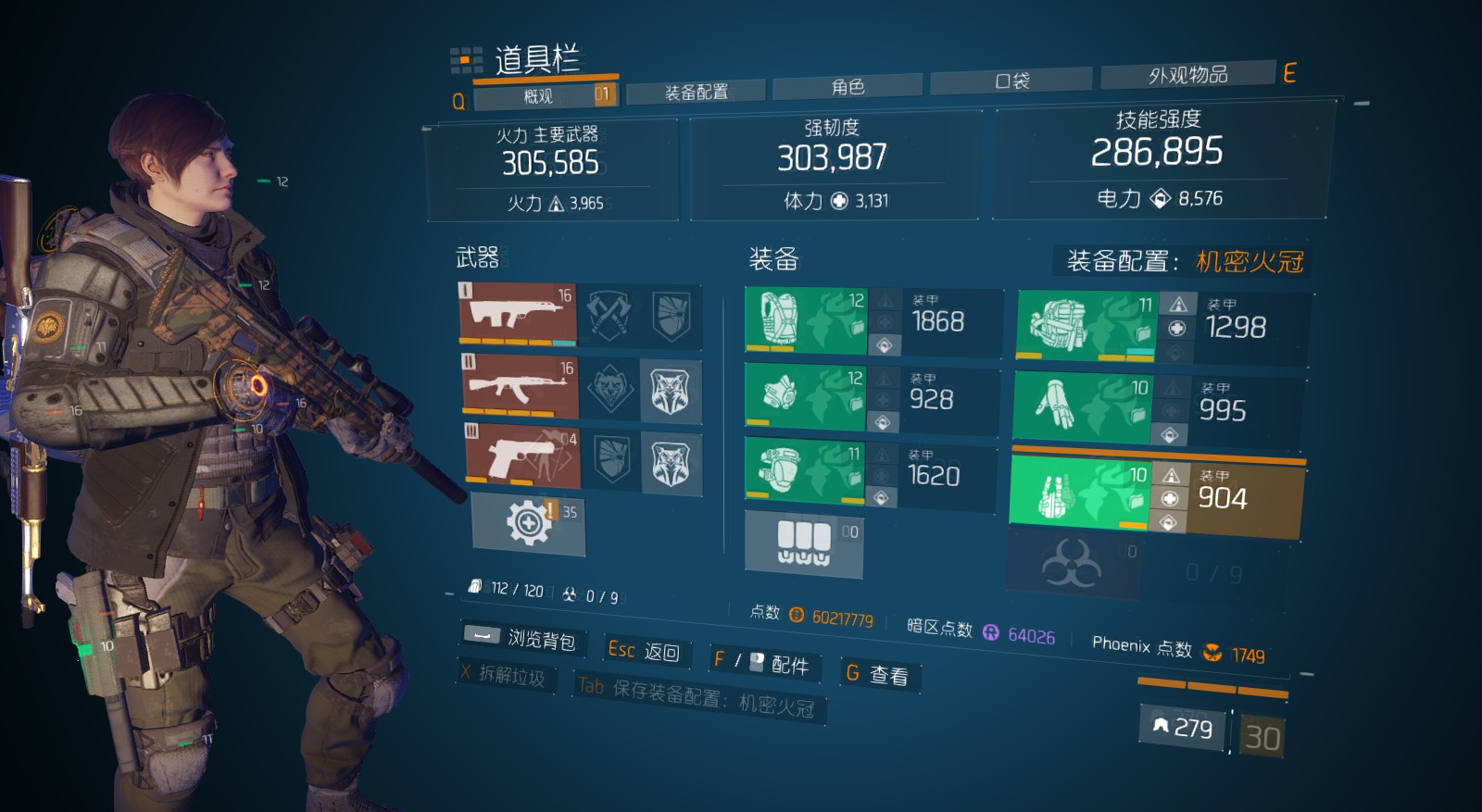The image size is (1482, 812).
Task: Switch to the 角色 tab
Action: 848,87
